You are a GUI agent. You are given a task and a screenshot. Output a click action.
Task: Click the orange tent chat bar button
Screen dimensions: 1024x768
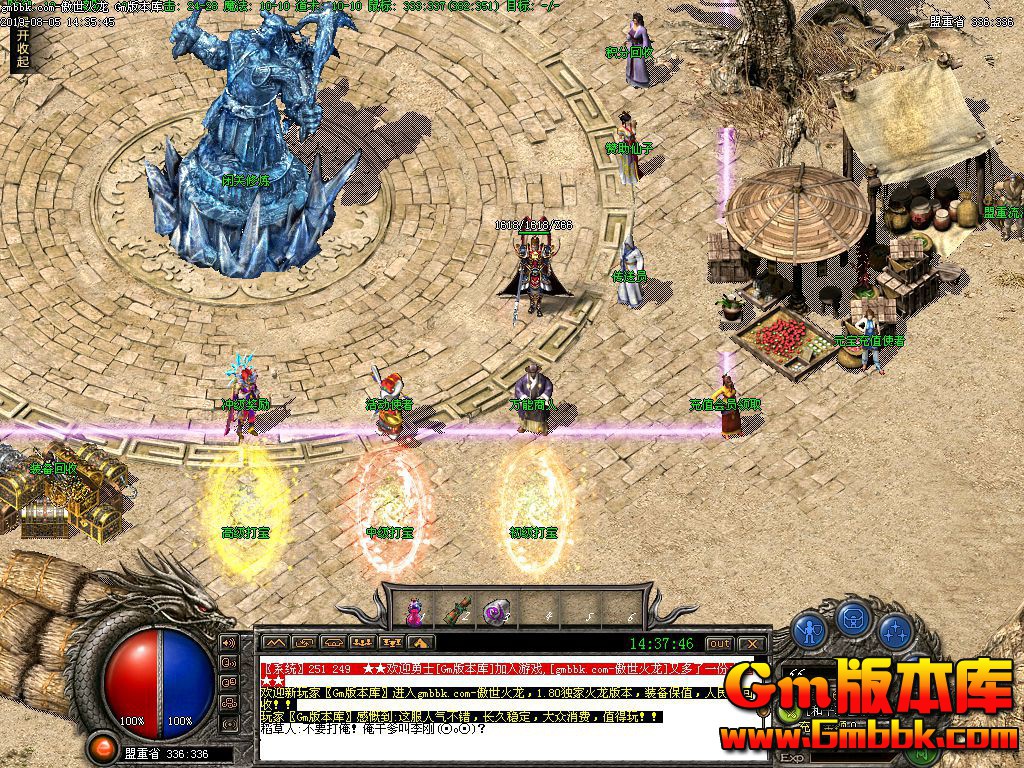(421, 643)
